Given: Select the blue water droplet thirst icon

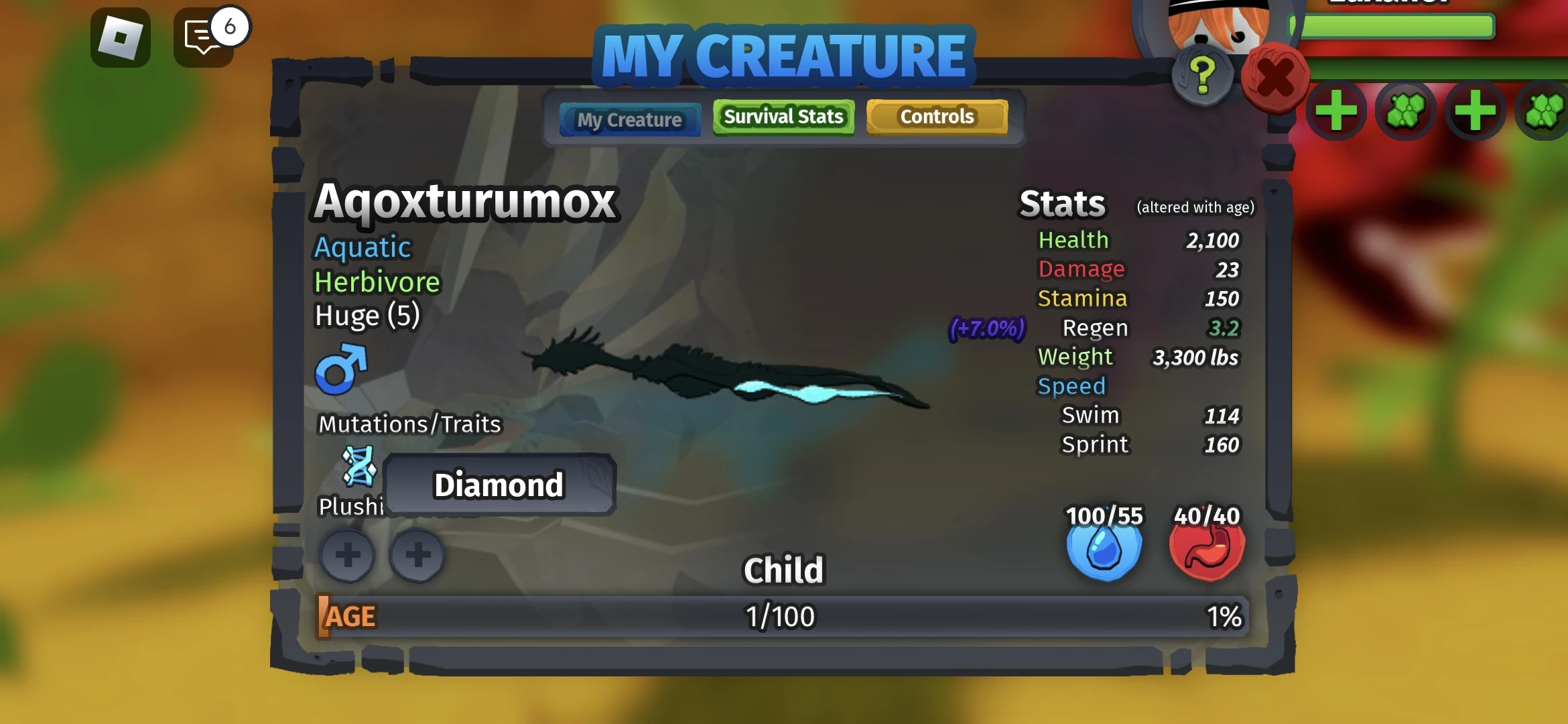Looking at the screenshot, I should (x=1102, y=550).
